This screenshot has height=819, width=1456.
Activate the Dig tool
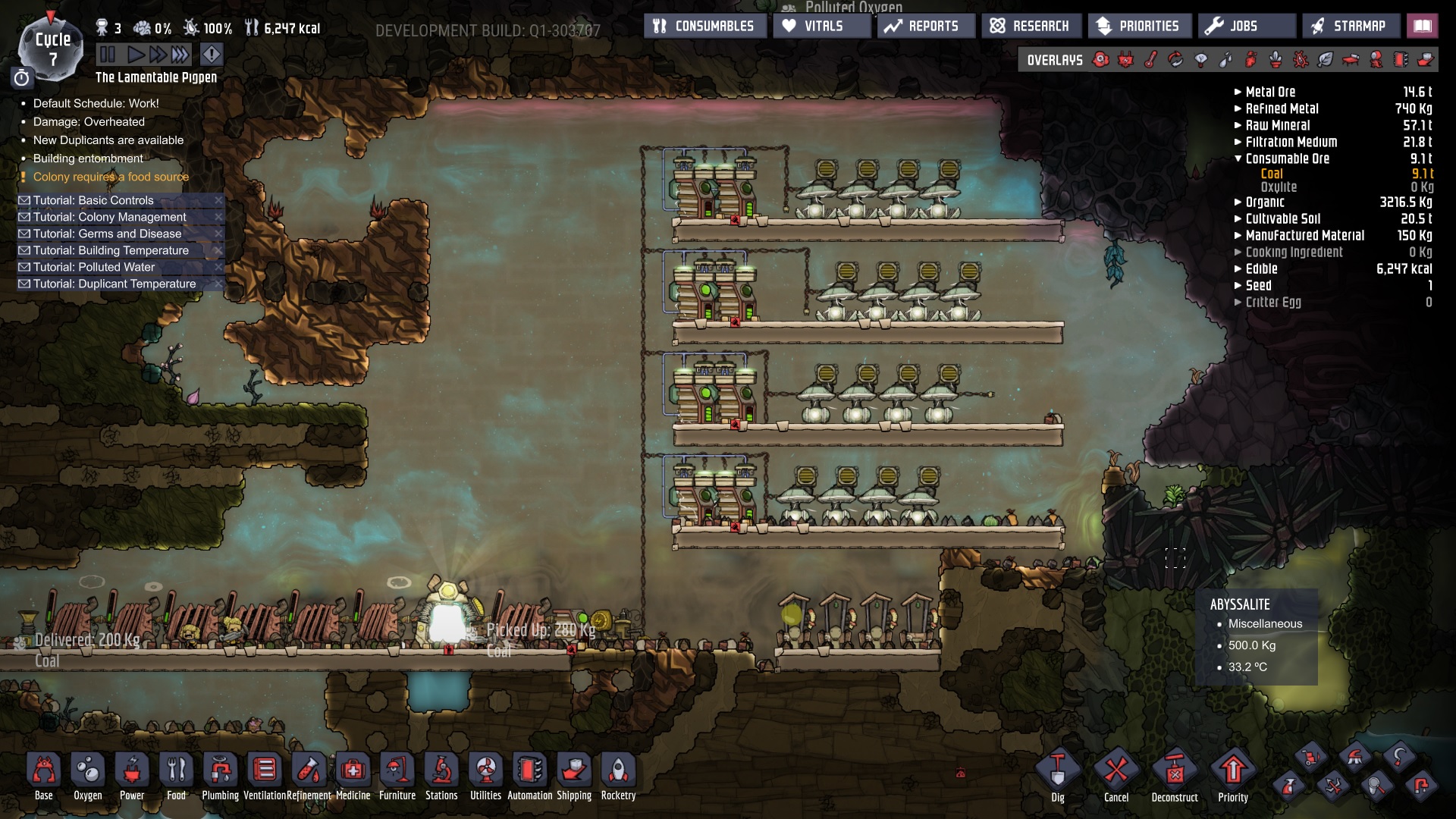tap(1058, 775)
